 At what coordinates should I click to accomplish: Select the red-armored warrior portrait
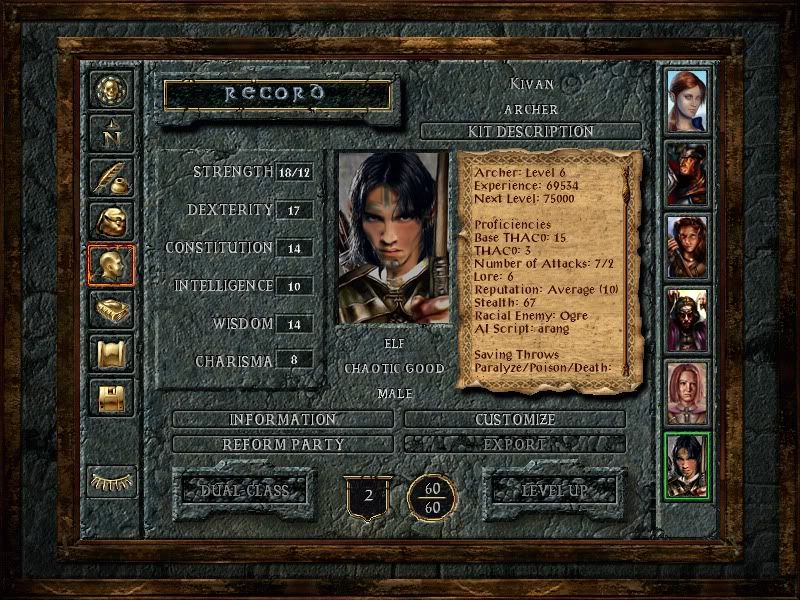click(x=687, y=172)
